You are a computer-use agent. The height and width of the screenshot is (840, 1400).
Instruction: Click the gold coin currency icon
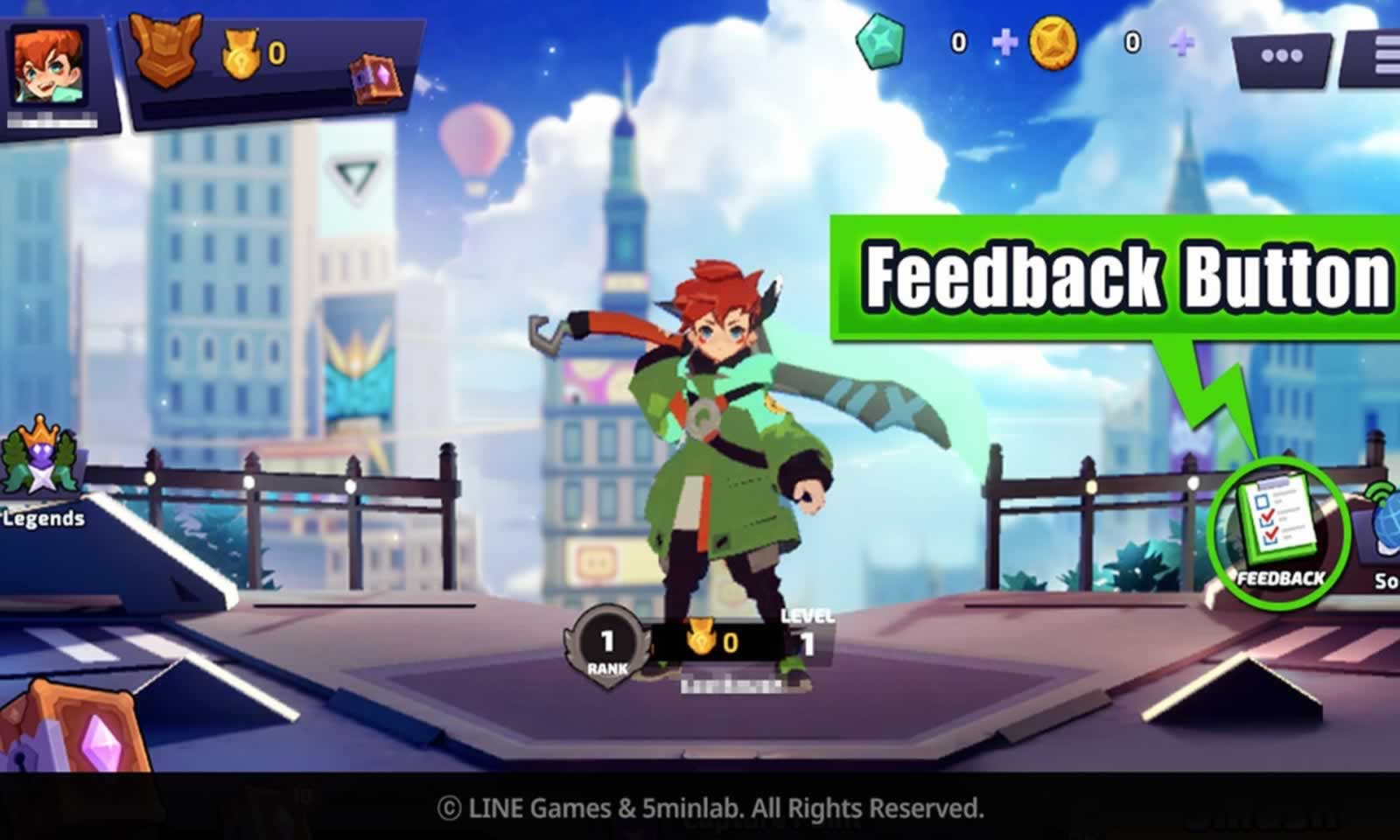(1053, 39)
